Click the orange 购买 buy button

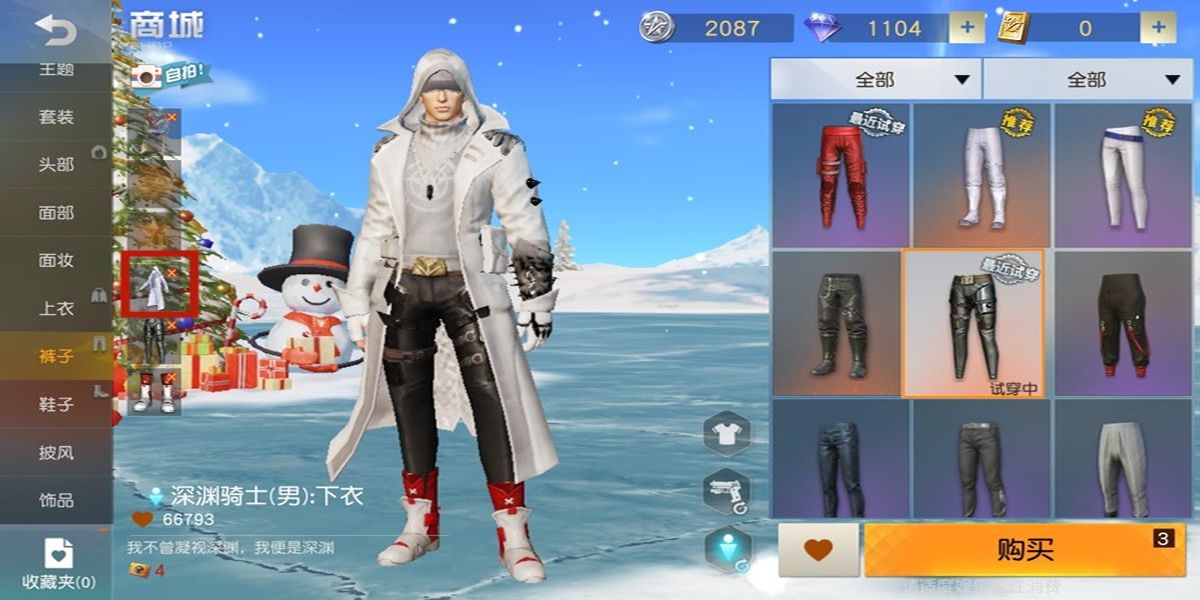tap(1023, 549)
